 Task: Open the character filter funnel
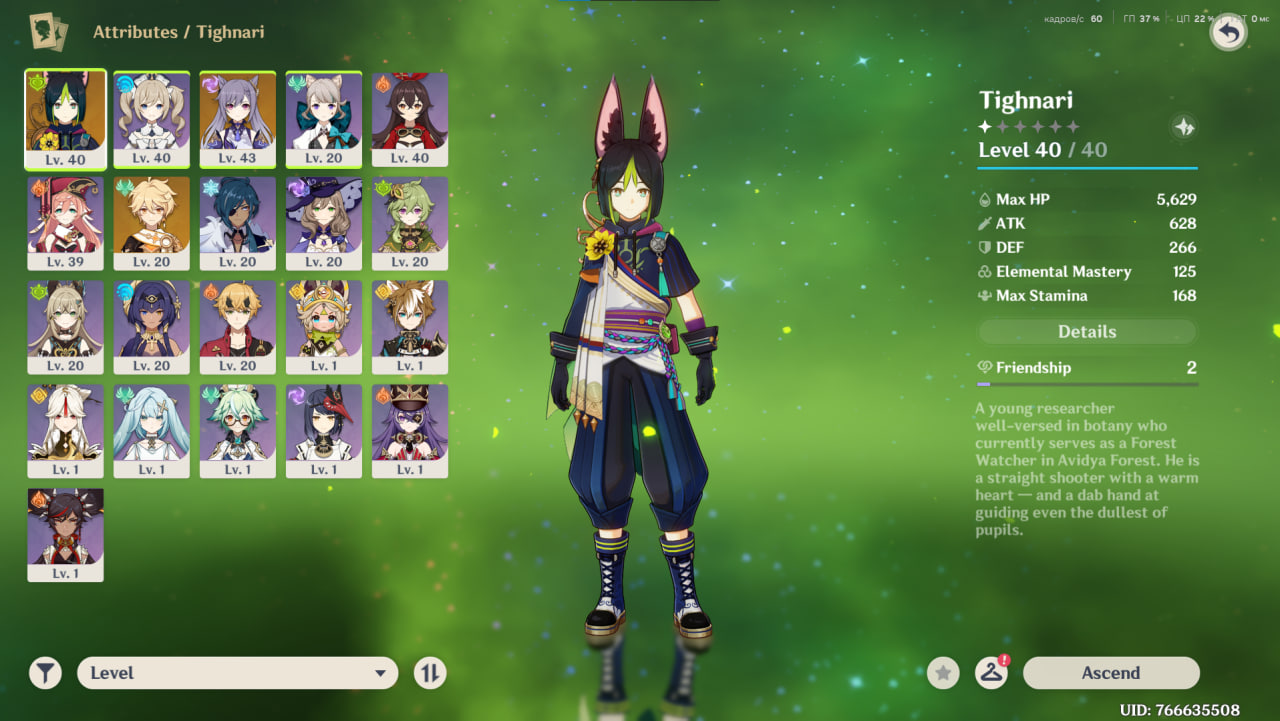pyautogui.click(x=45, y=673)
